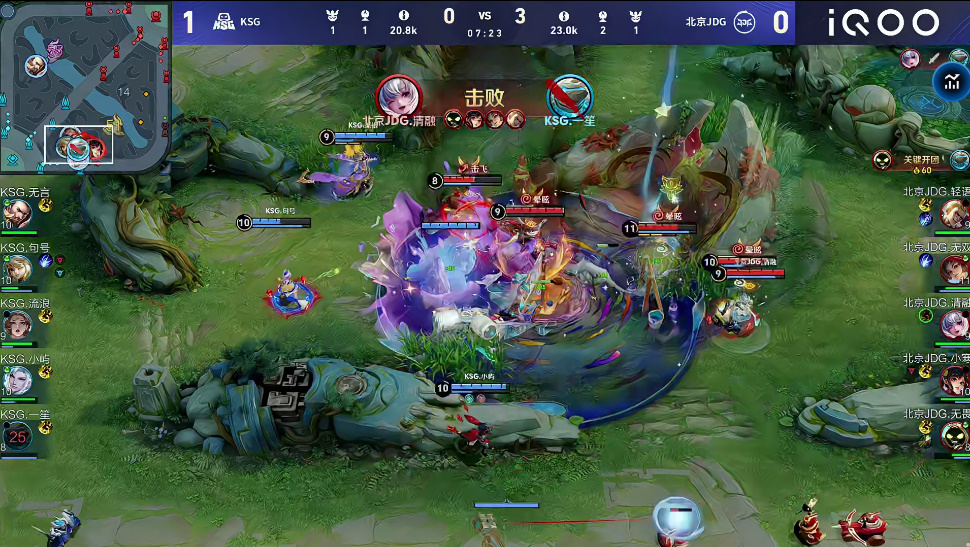Choose 北京JDG.小寒 player portrait
Screen dimensions: 970x547
[954, 379]
